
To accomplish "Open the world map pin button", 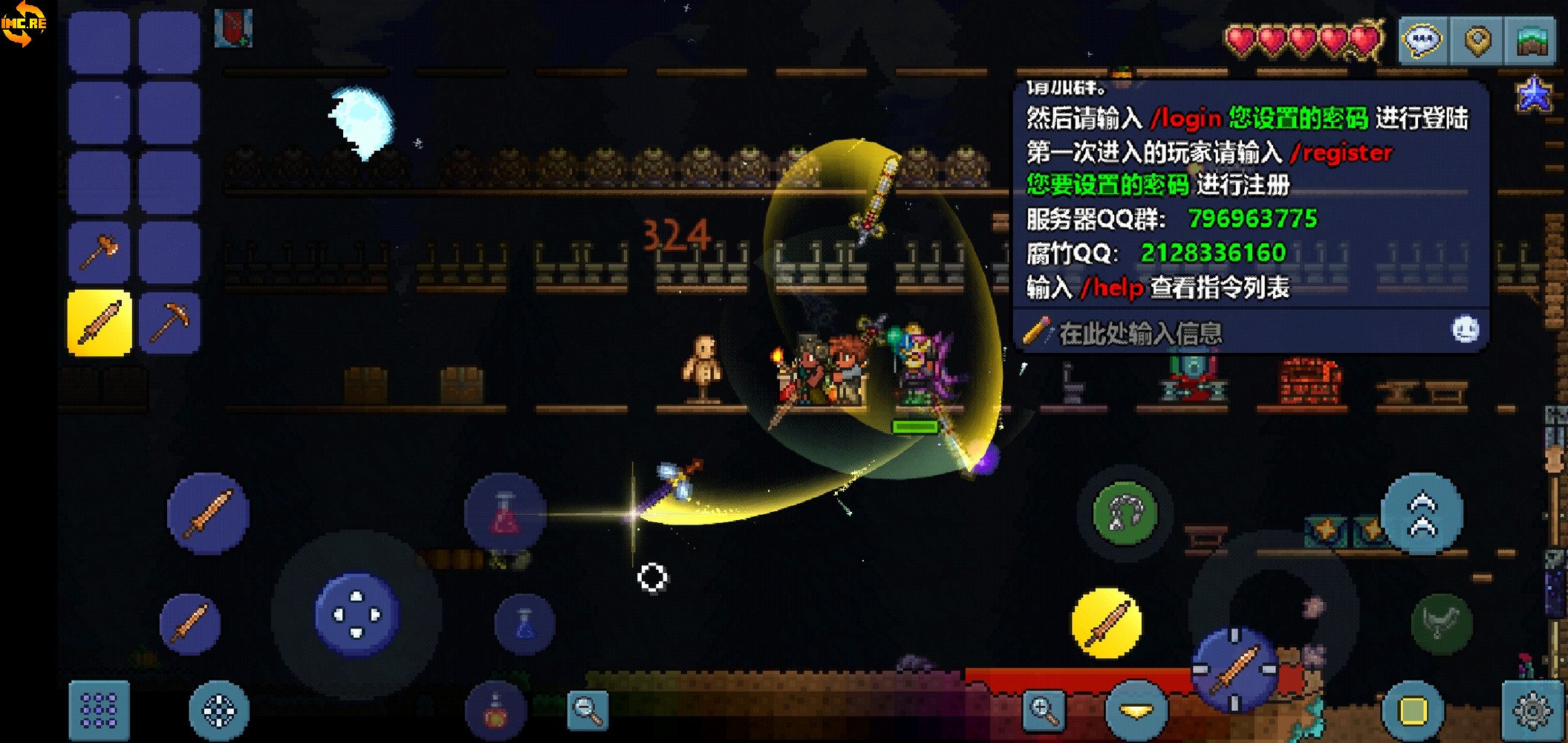I will (1477, 39).
